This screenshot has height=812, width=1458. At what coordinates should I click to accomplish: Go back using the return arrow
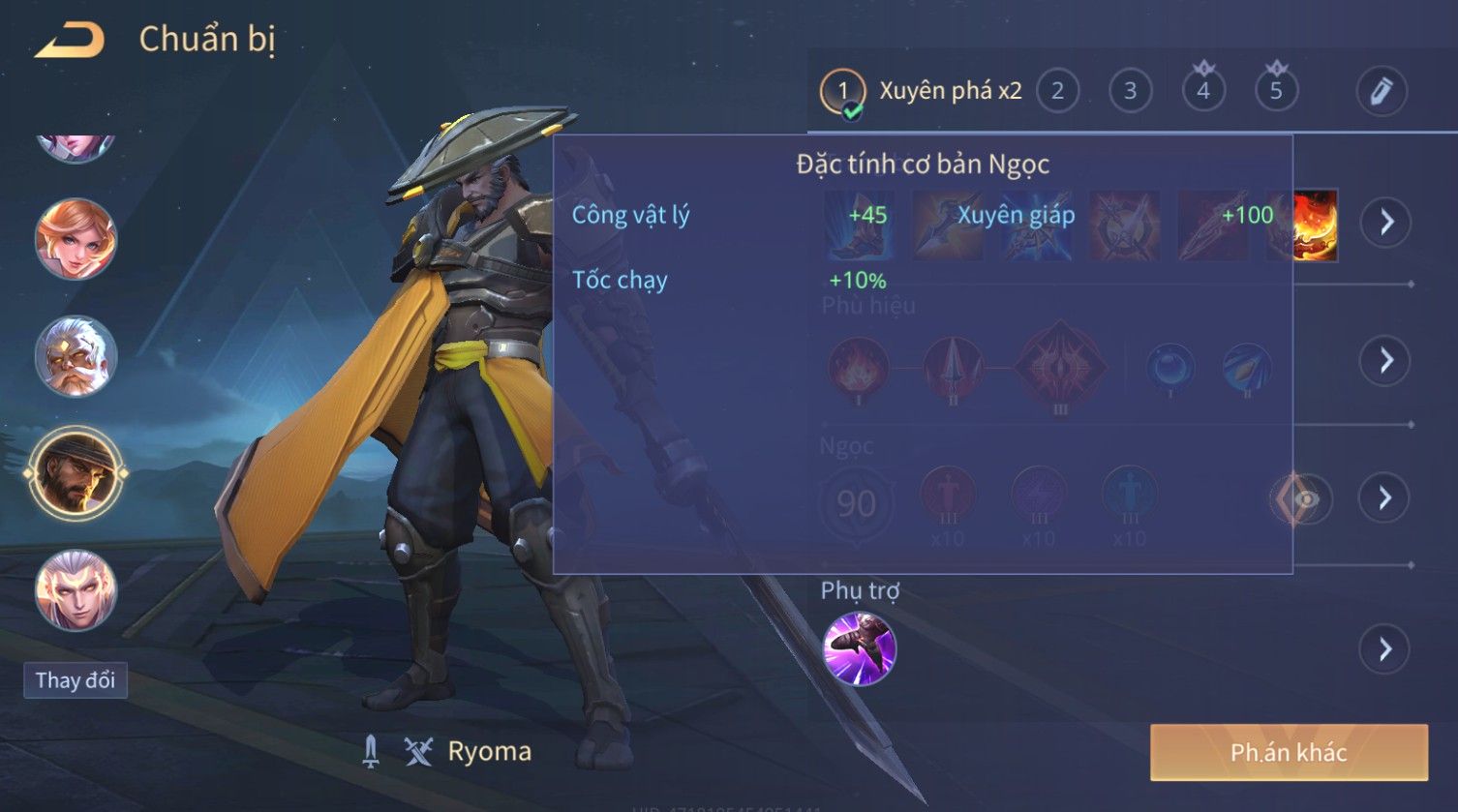(x=70, y=41)
